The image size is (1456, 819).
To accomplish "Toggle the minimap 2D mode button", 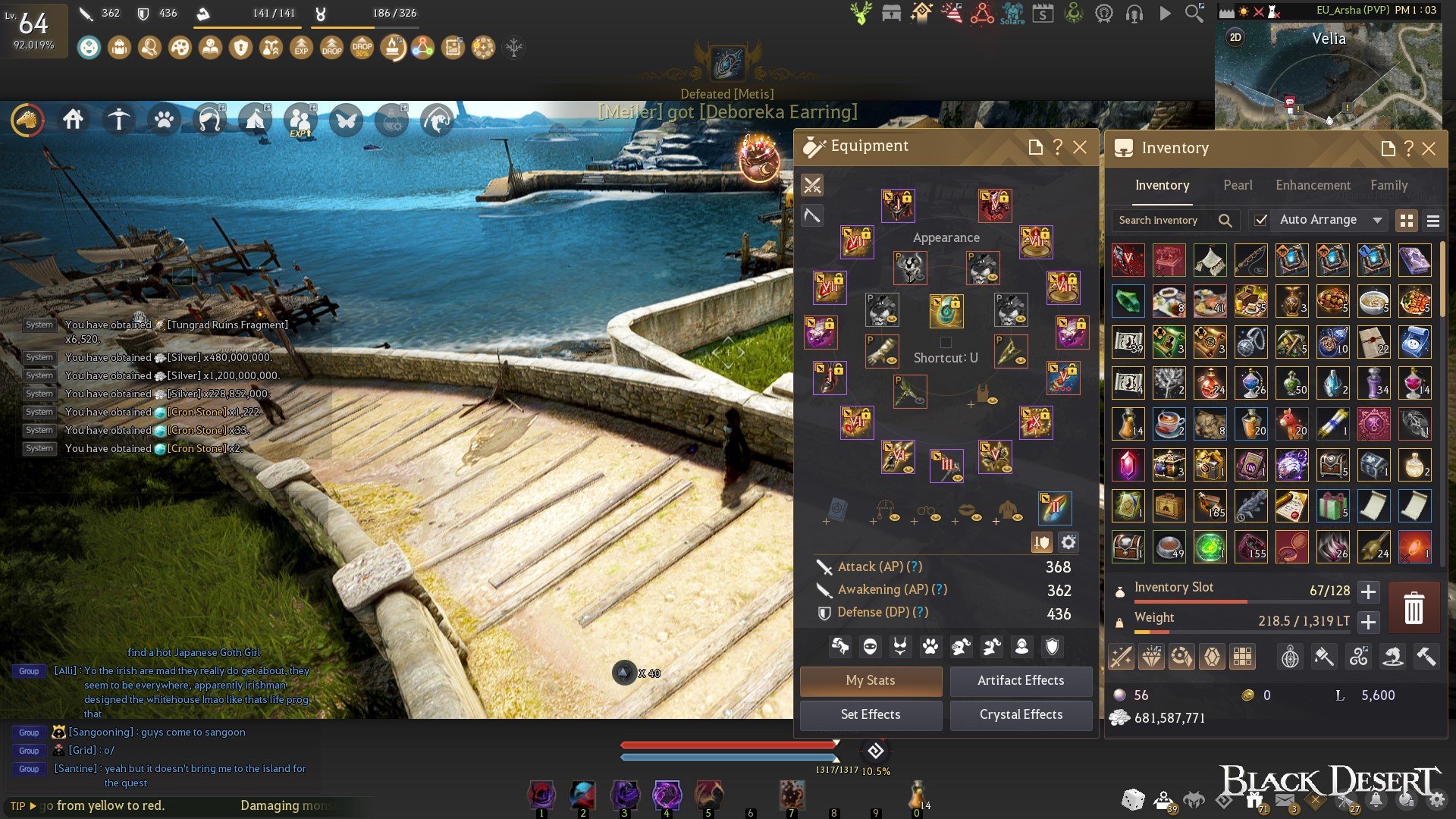I will 1235,37.
